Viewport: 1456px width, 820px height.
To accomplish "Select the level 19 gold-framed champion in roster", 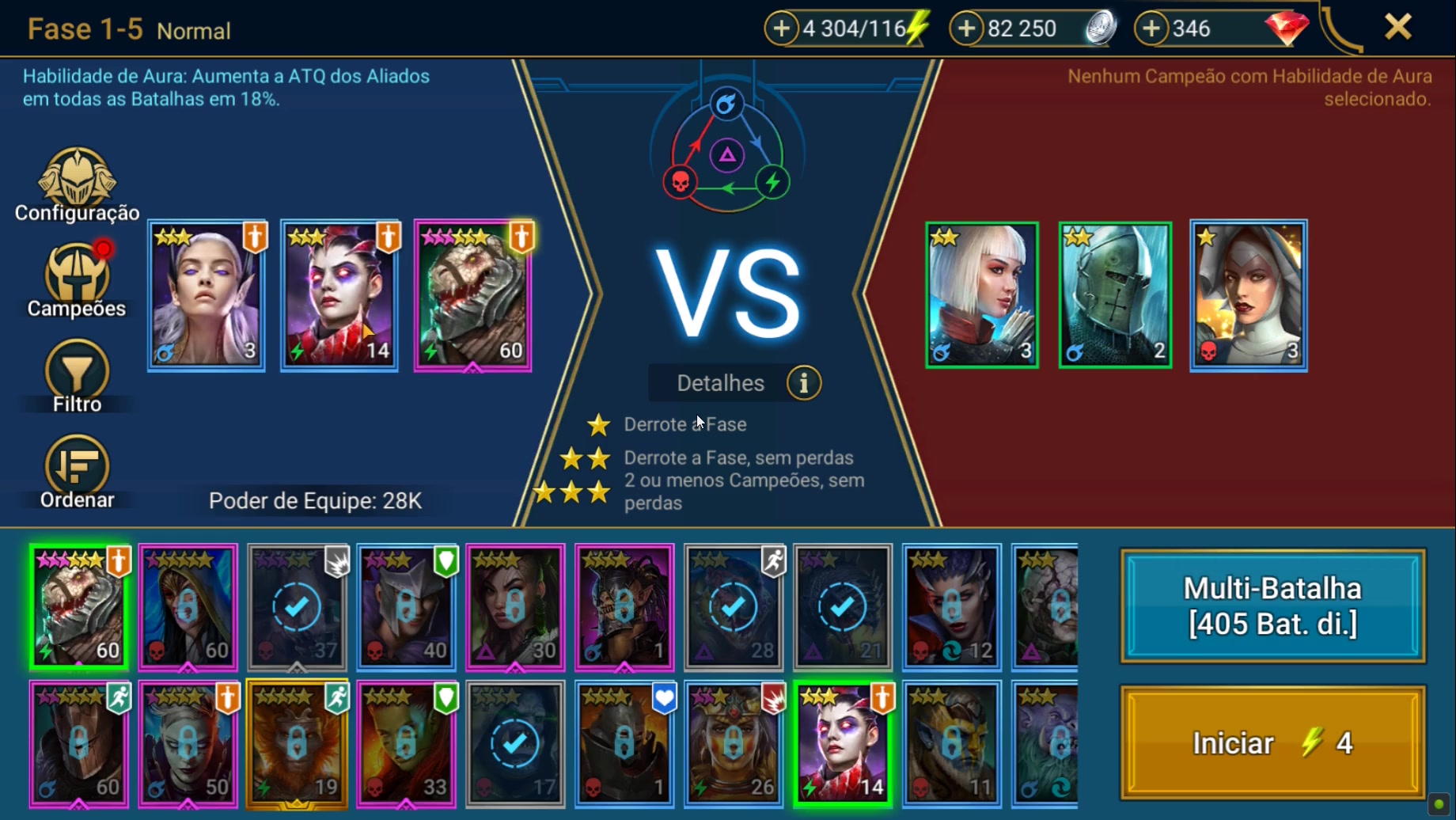I will click(x=297, y=744).
